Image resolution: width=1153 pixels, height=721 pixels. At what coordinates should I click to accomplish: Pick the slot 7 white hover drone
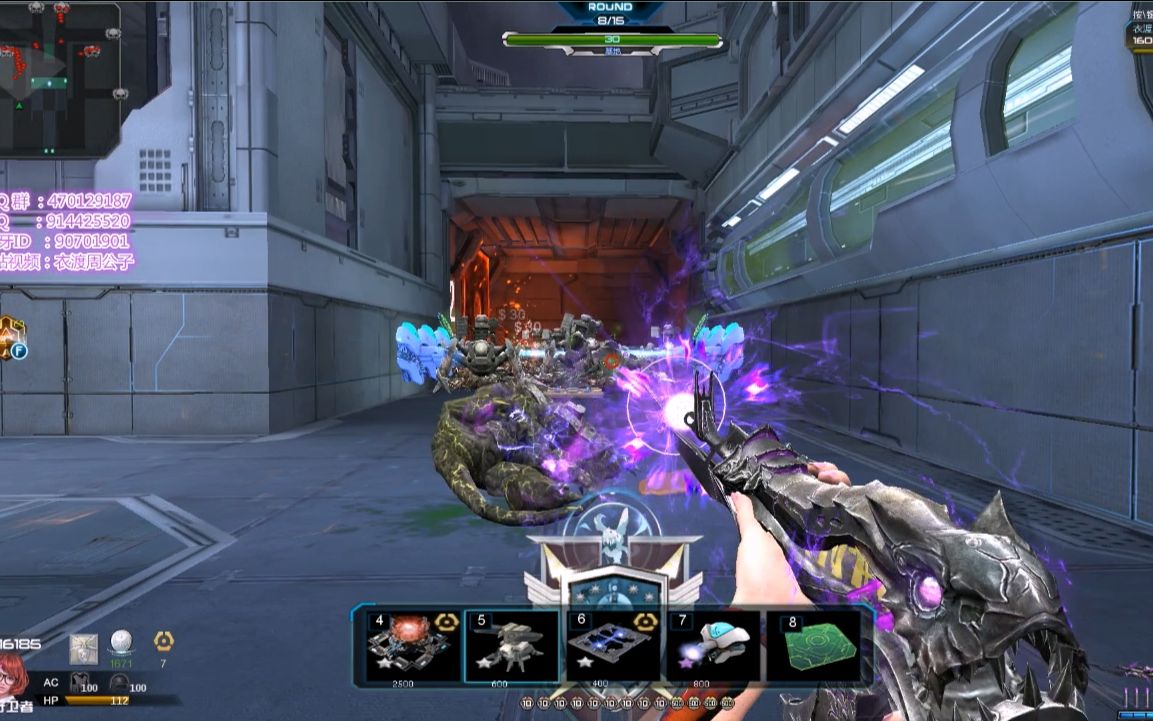(x=713, y=646)
